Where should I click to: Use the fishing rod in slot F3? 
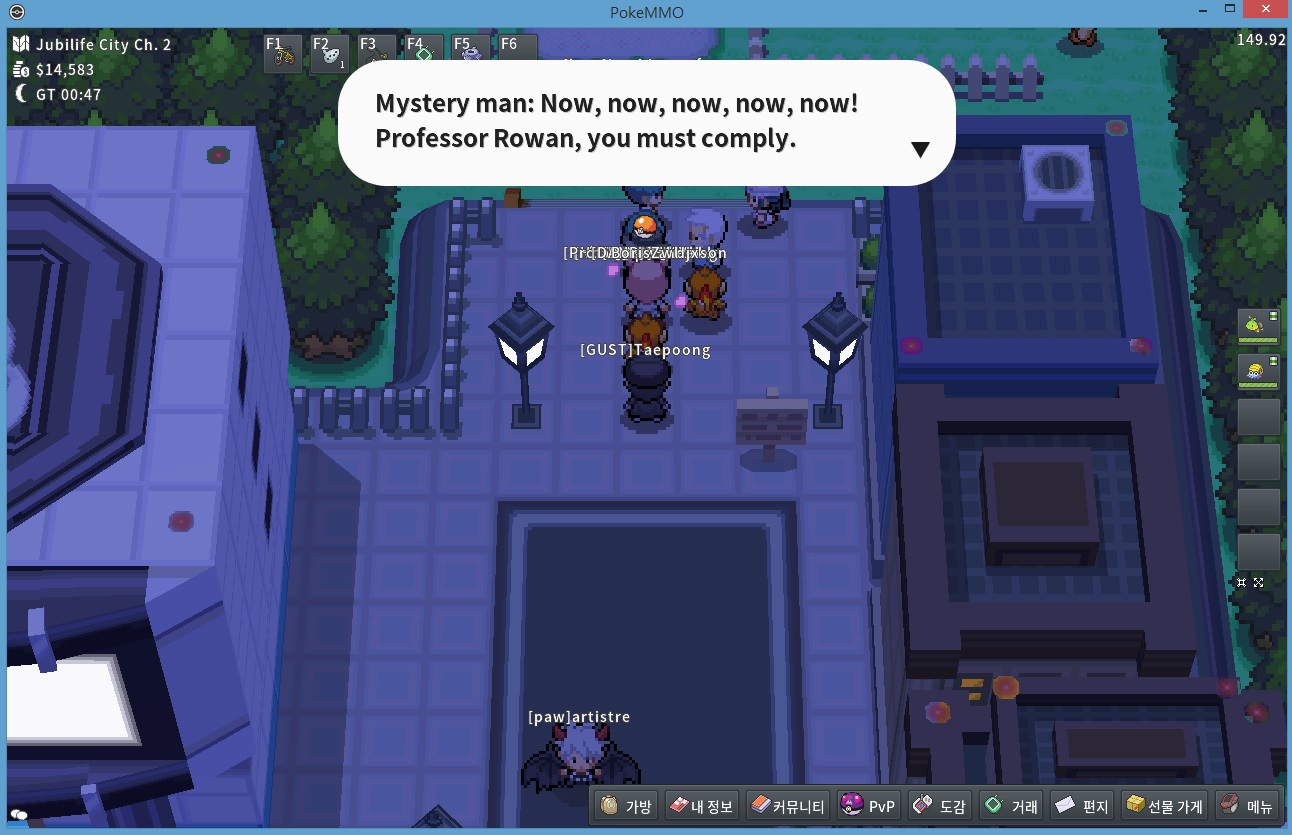coord(377,55)
